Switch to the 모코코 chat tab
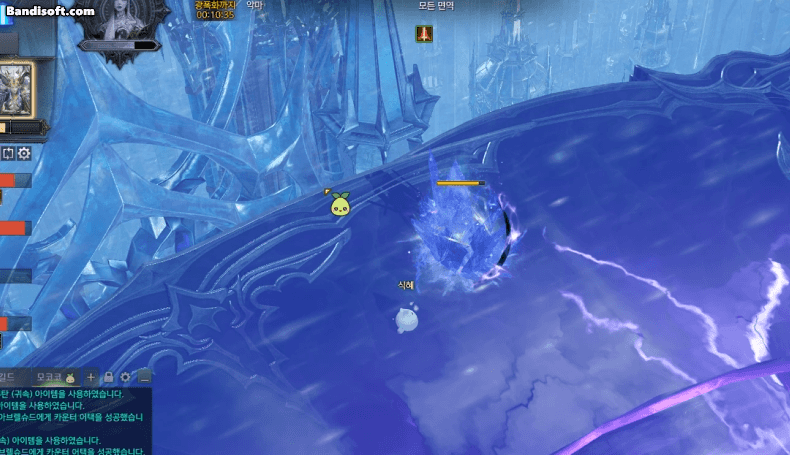Screen dimensions: 790x455 pos(50,377)
